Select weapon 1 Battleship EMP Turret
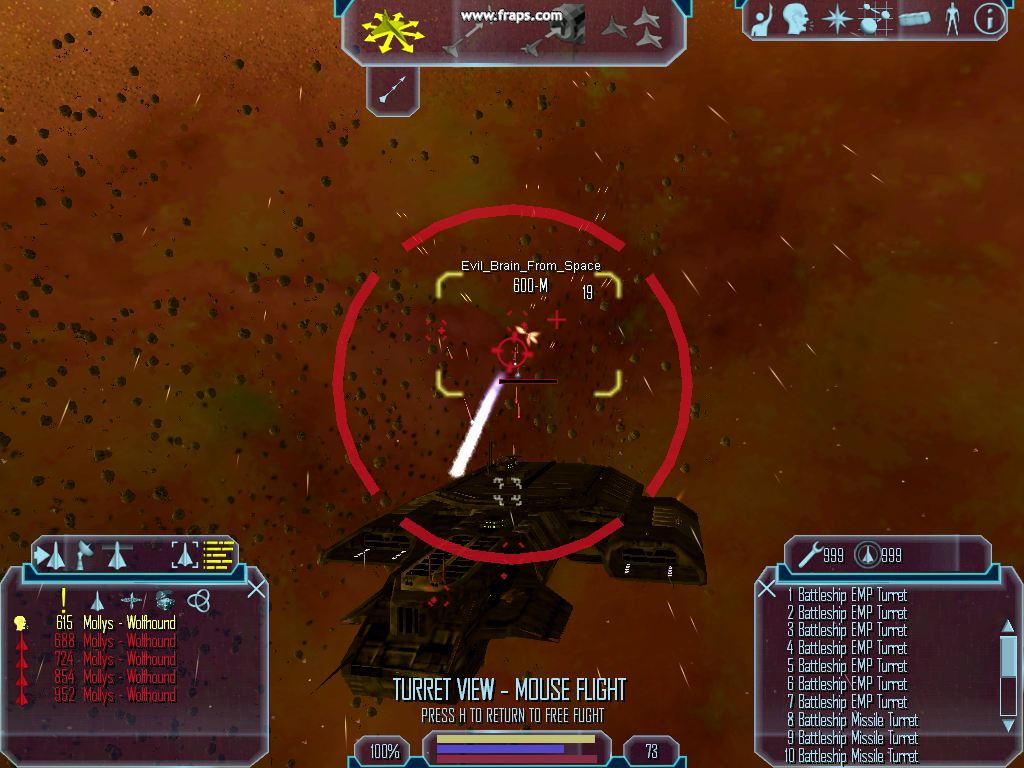 [846, 595]
